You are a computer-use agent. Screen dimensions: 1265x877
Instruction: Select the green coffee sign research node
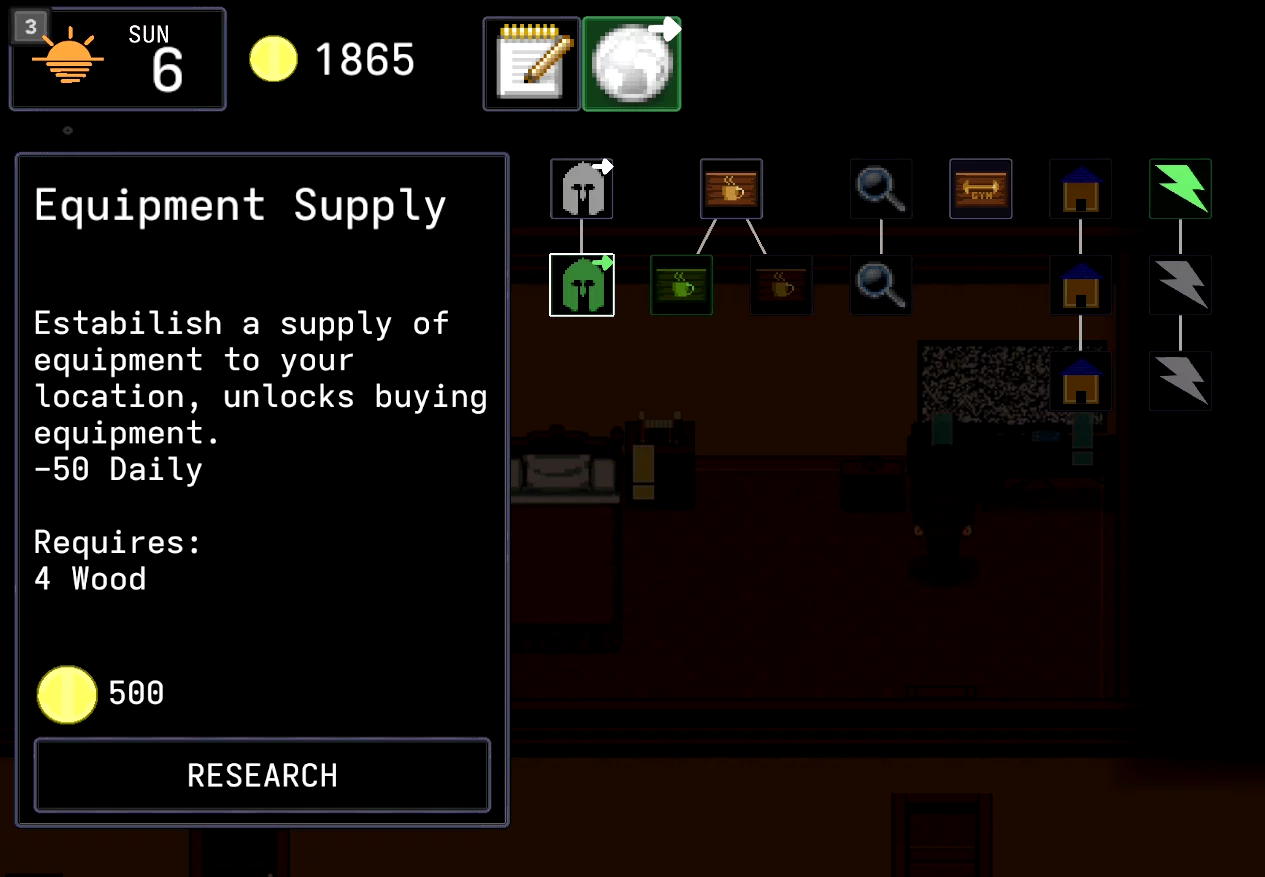[681, 285]
